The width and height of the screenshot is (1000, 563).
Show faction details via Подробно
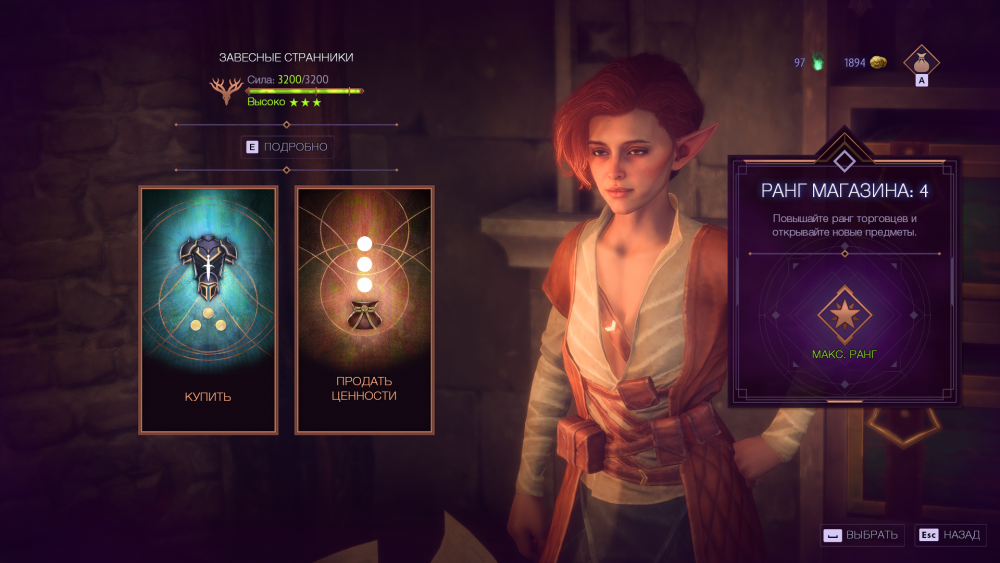286,147
